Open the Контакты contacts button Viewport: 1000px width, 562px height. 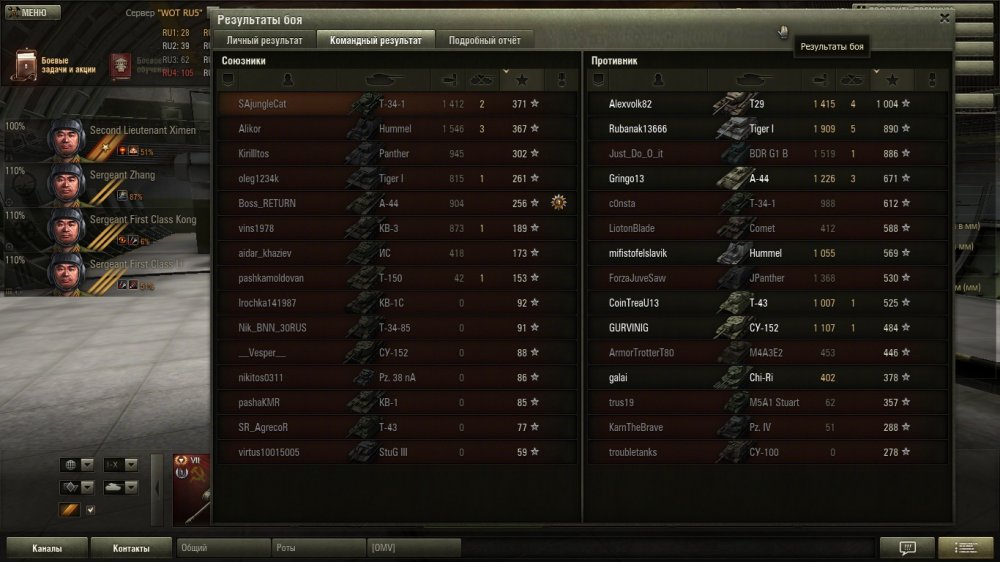point(131,548)
